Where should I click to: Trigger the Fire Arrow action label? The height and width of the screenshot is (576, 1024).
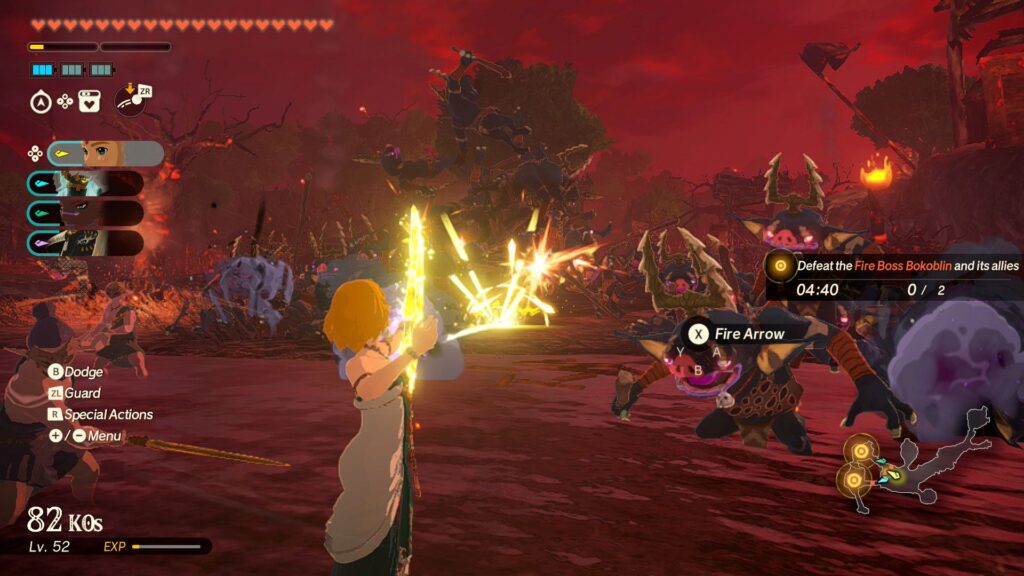tap(738, 334)
